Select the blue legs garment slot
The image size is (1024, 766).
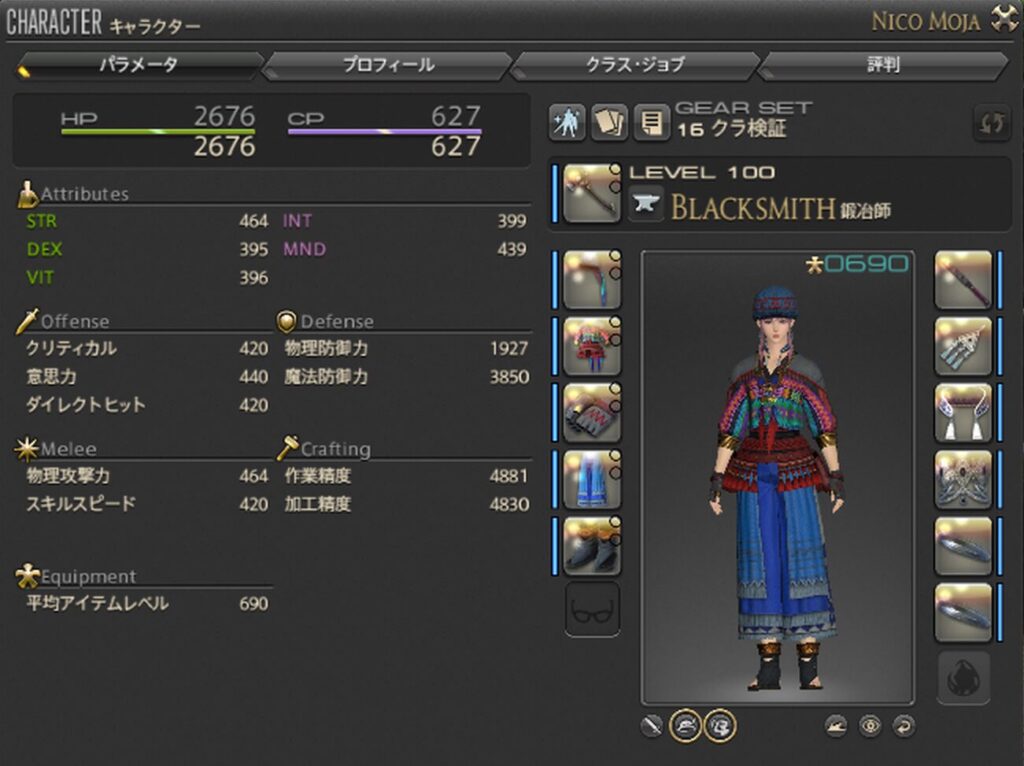(x=592, y=479)
